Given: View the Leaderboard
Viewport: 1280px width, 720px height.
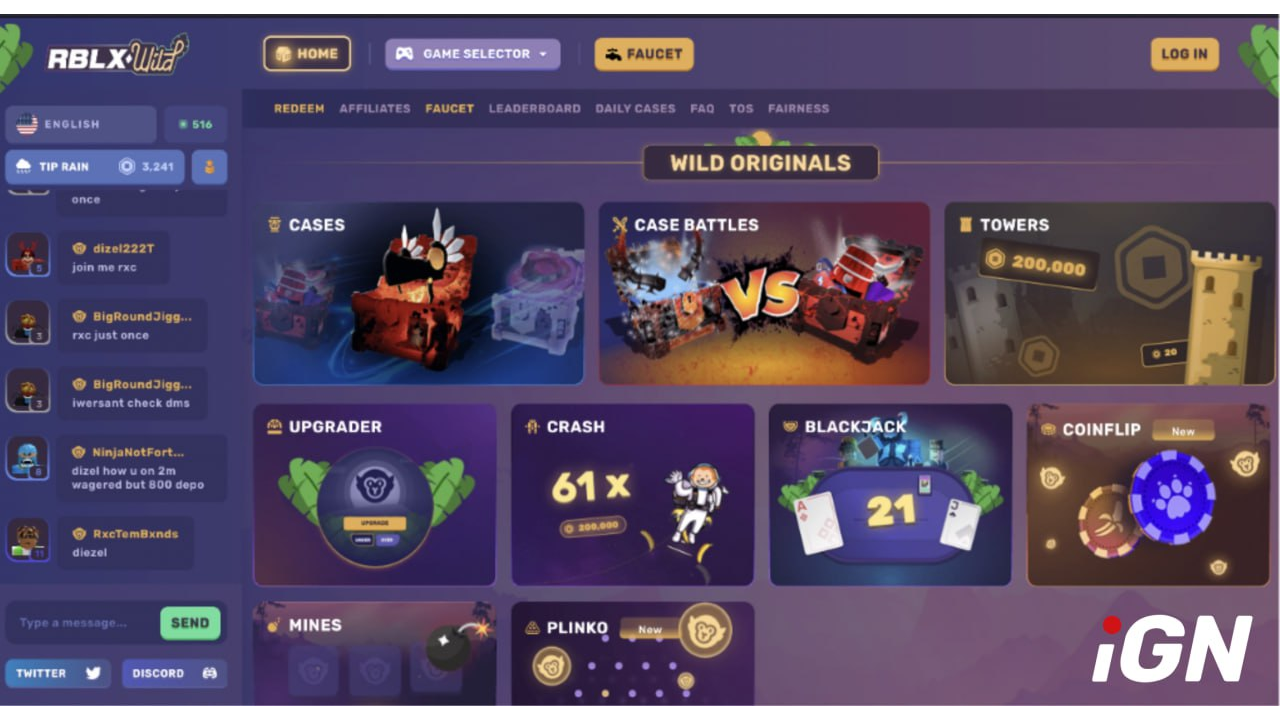Looking at the screenshot, I should click(x=534, y=108).
